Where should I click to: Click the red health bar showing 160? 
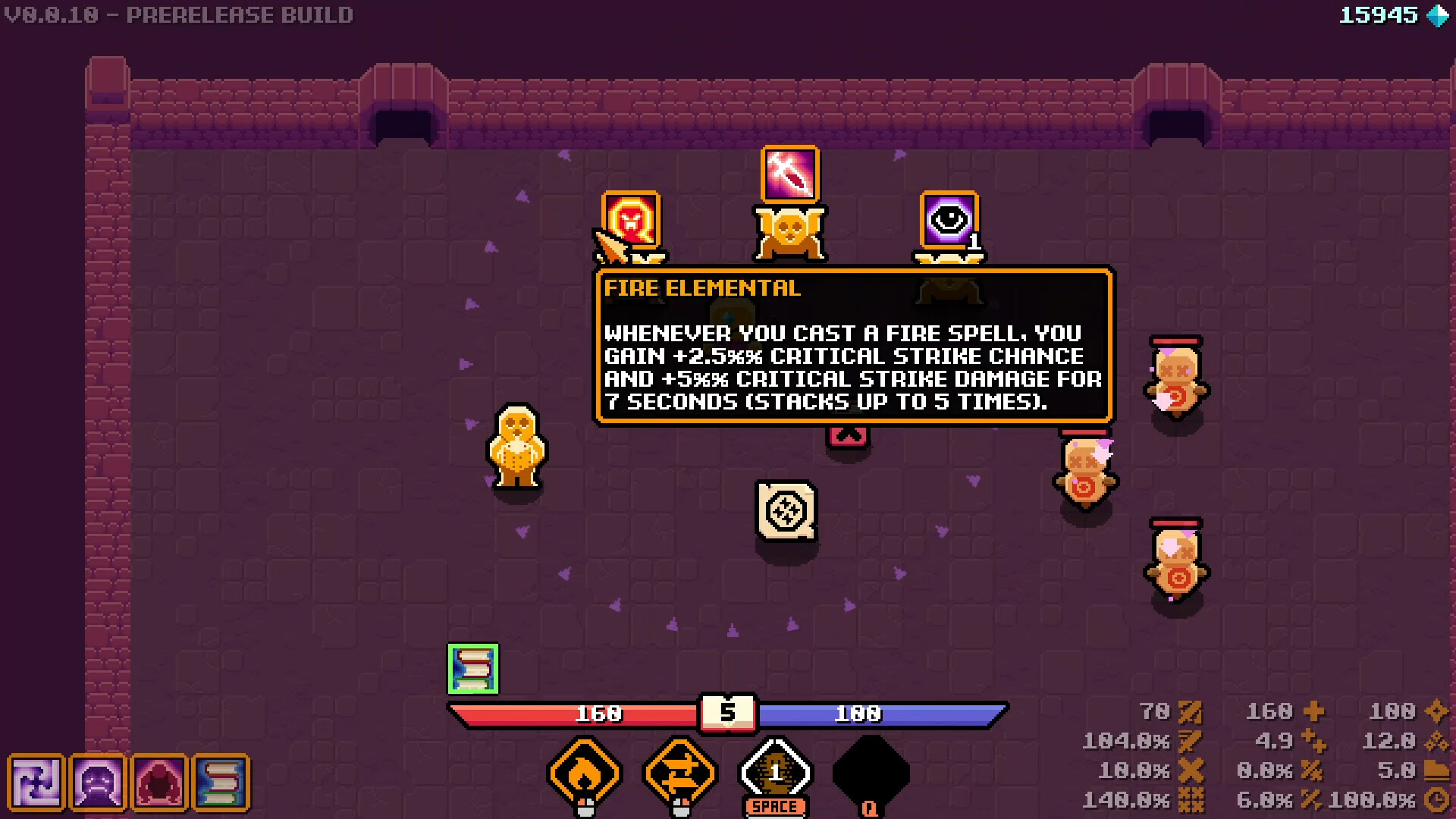[599, 713]
